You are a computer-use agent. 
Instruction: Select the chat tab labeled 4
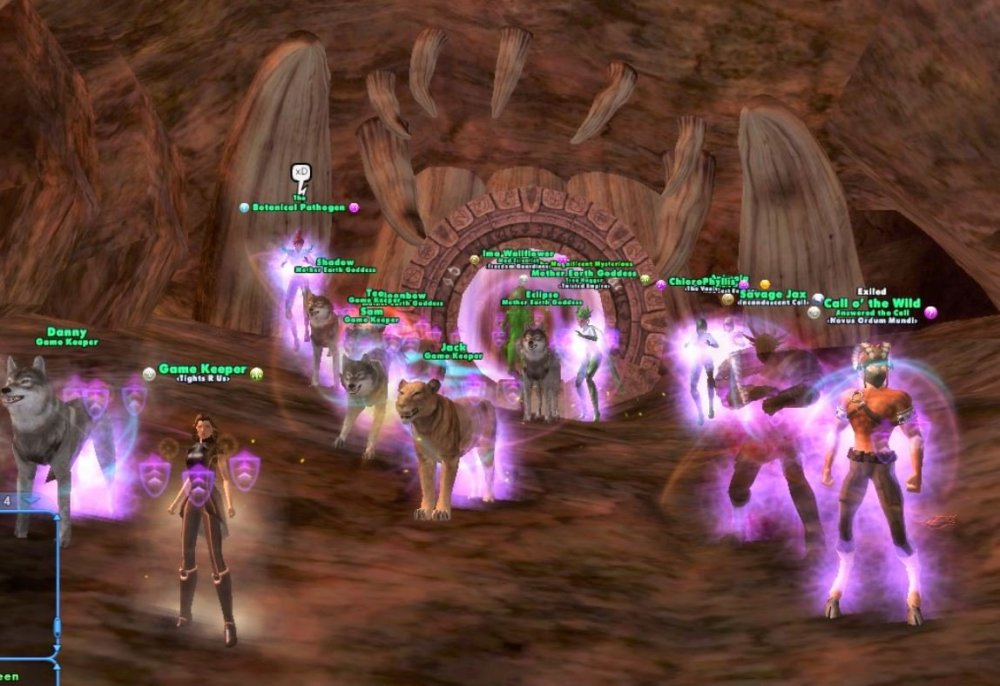(7, 500)
